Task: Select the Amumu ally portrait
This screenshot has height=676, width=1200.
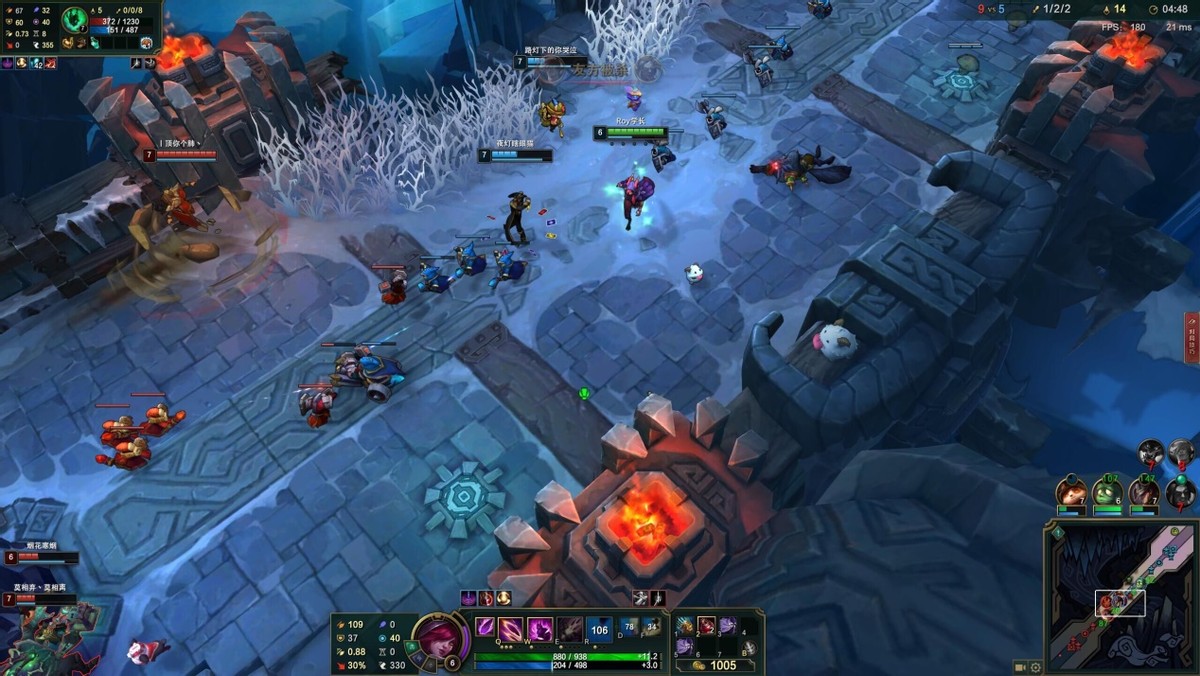Action: point(1107,492)
